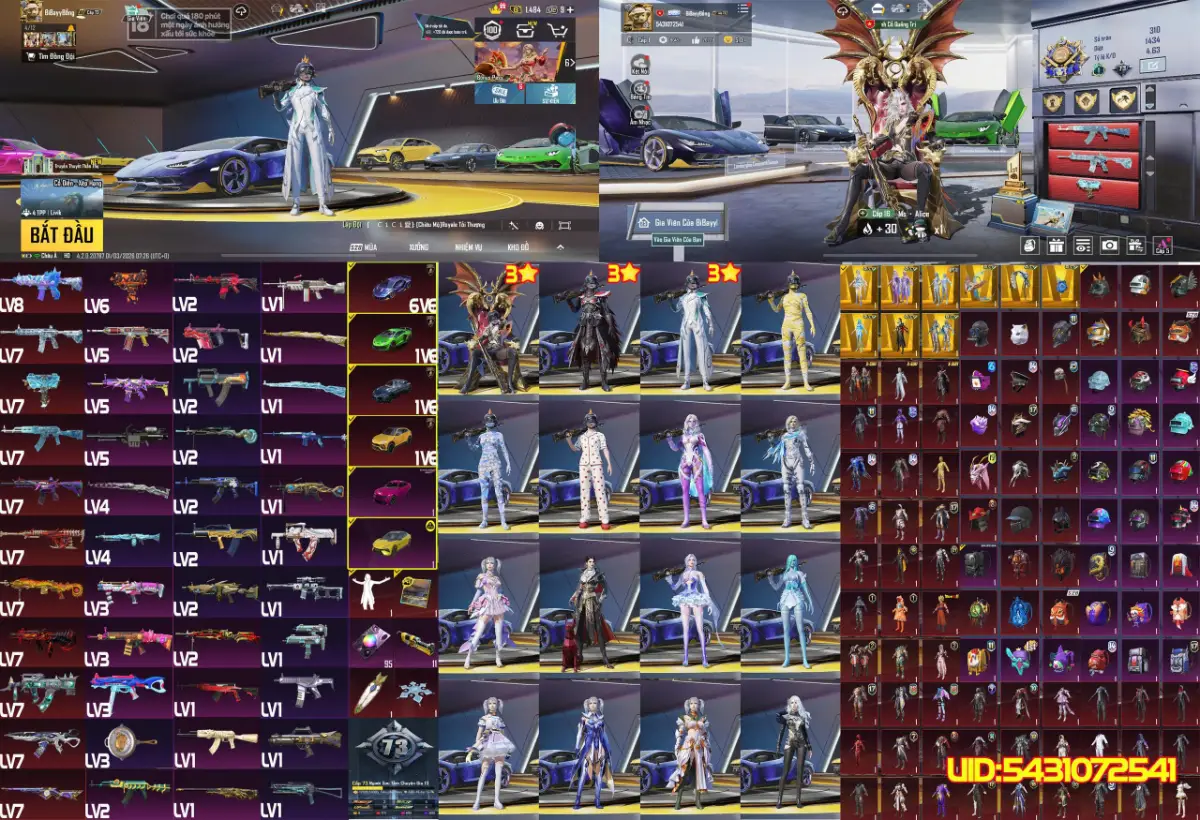
Task: Tap the yellow BẮT ĐẦU start button
Action: click(61, 235)
